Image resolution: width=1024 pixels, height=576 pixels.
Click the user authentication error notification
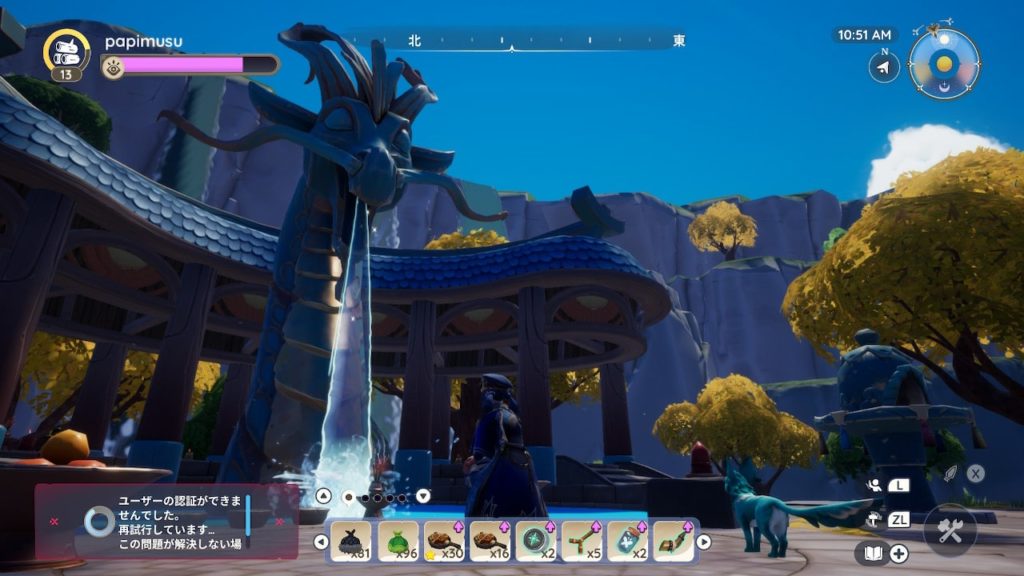[x=167, y=521]
